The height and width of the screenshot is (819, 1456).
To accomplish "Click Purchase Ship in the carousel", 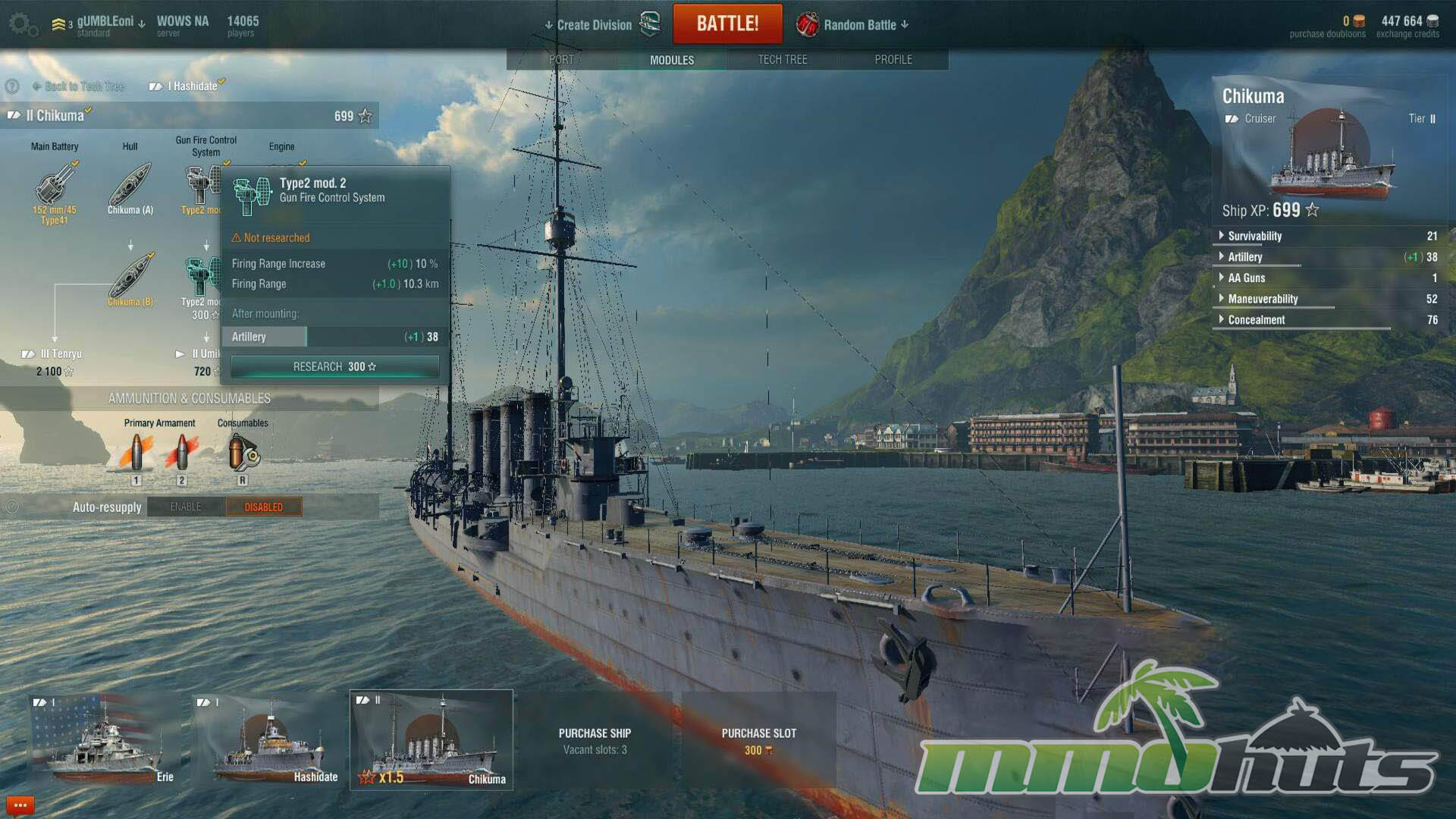I will [x=595, y=740].
